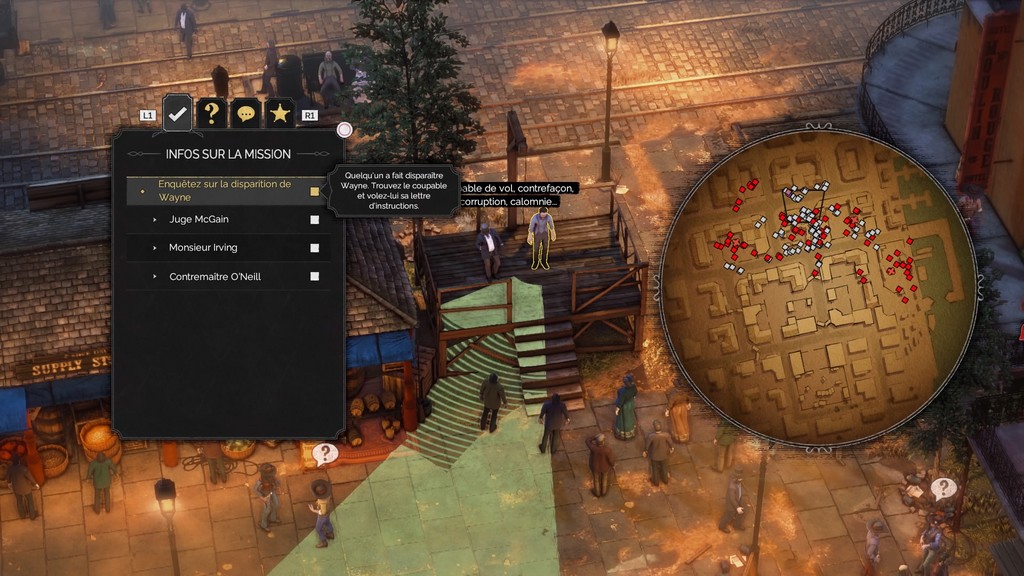Screen dimensions: 1024x576
Task: Select the star badges tab
Action: pyautogui.click(x=279, y=113)
